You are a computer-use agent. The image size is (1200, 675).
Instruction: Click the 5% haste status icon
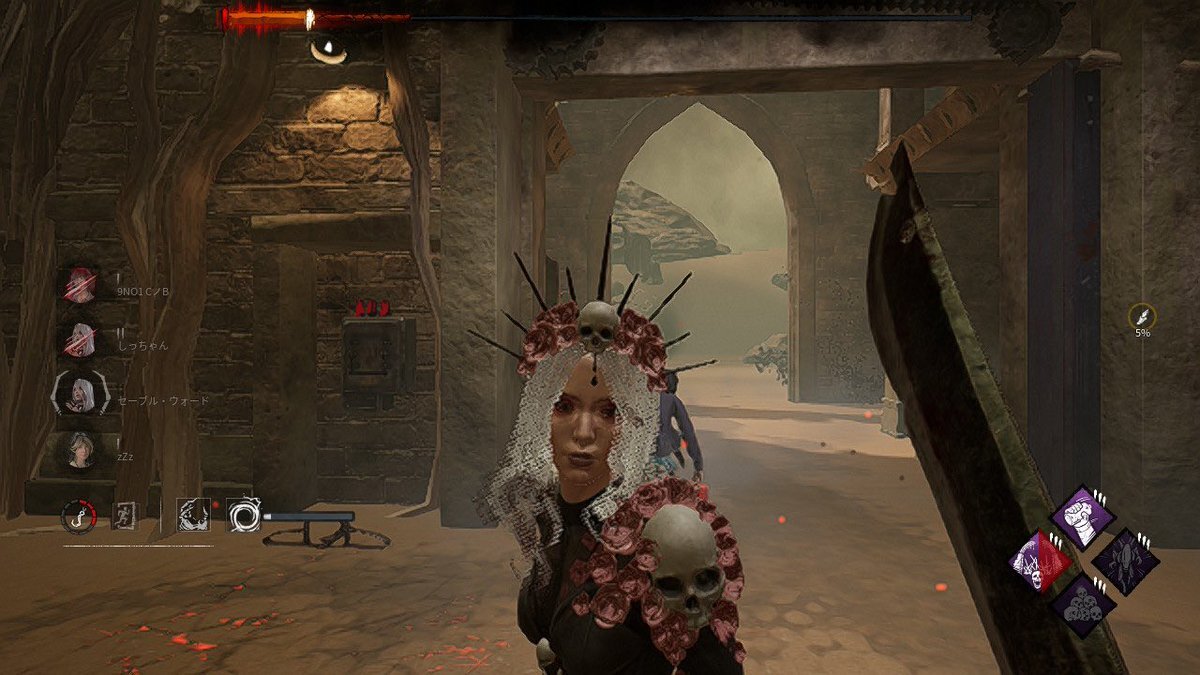pos(1141,316)
